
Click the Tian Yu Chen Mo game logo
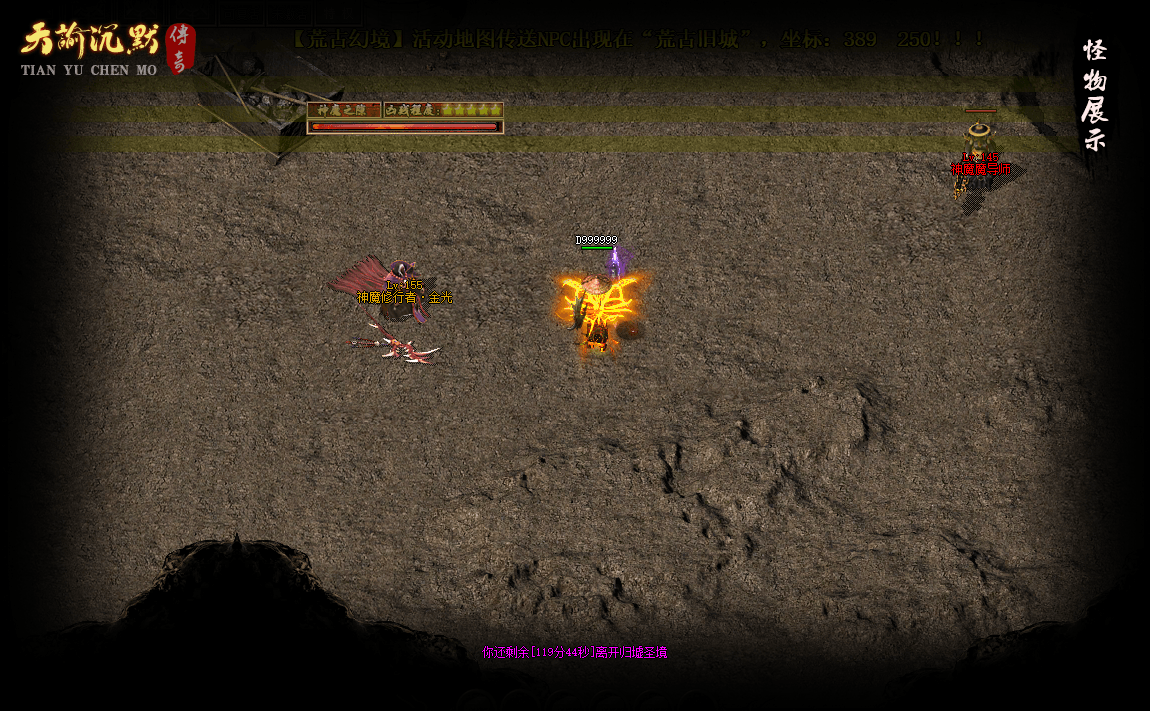105,47
